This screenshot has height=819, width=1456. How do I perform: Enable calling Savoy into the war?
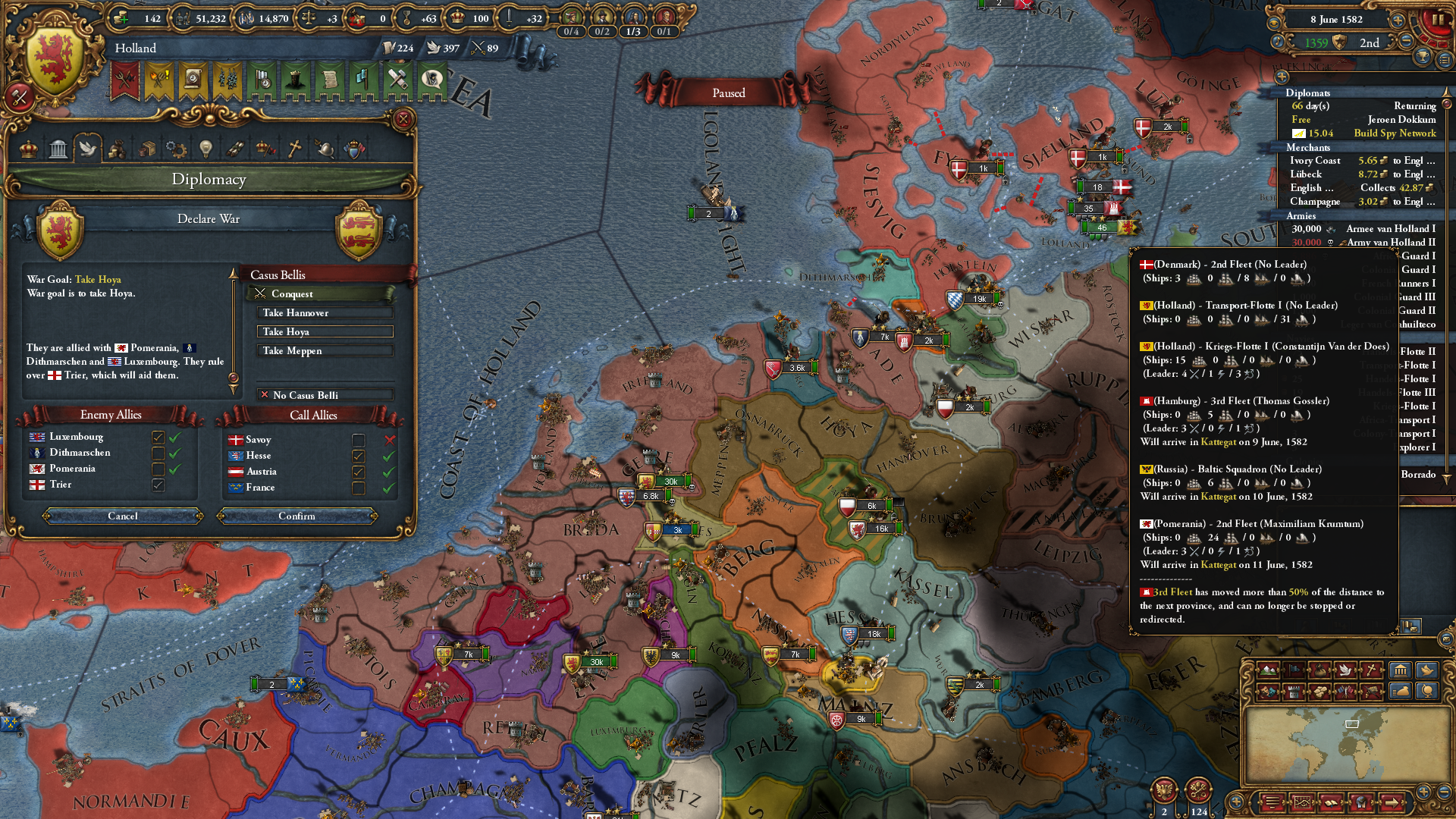(x=358, y=440)
